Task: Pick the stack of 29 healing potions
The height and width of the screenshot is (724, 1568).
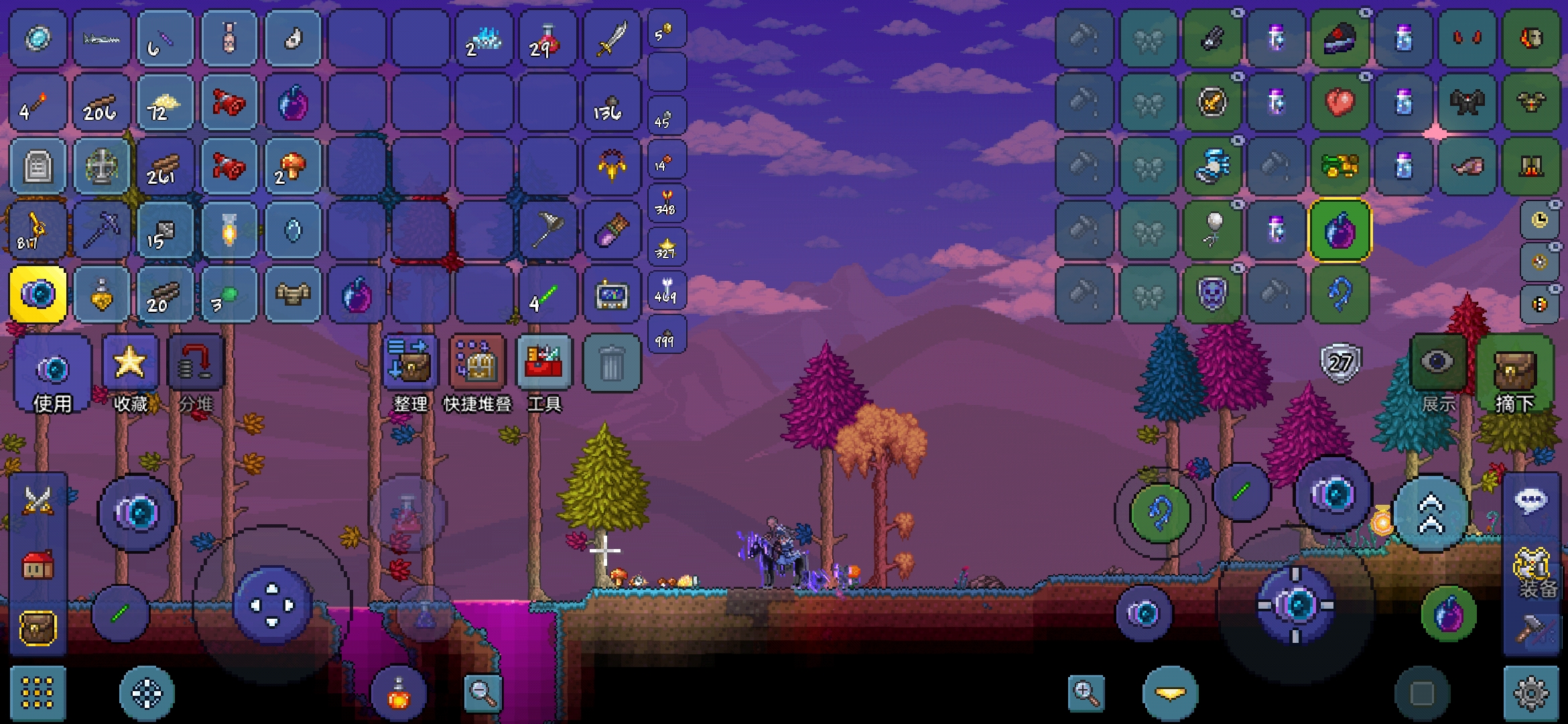Action: tap(547, 39)
